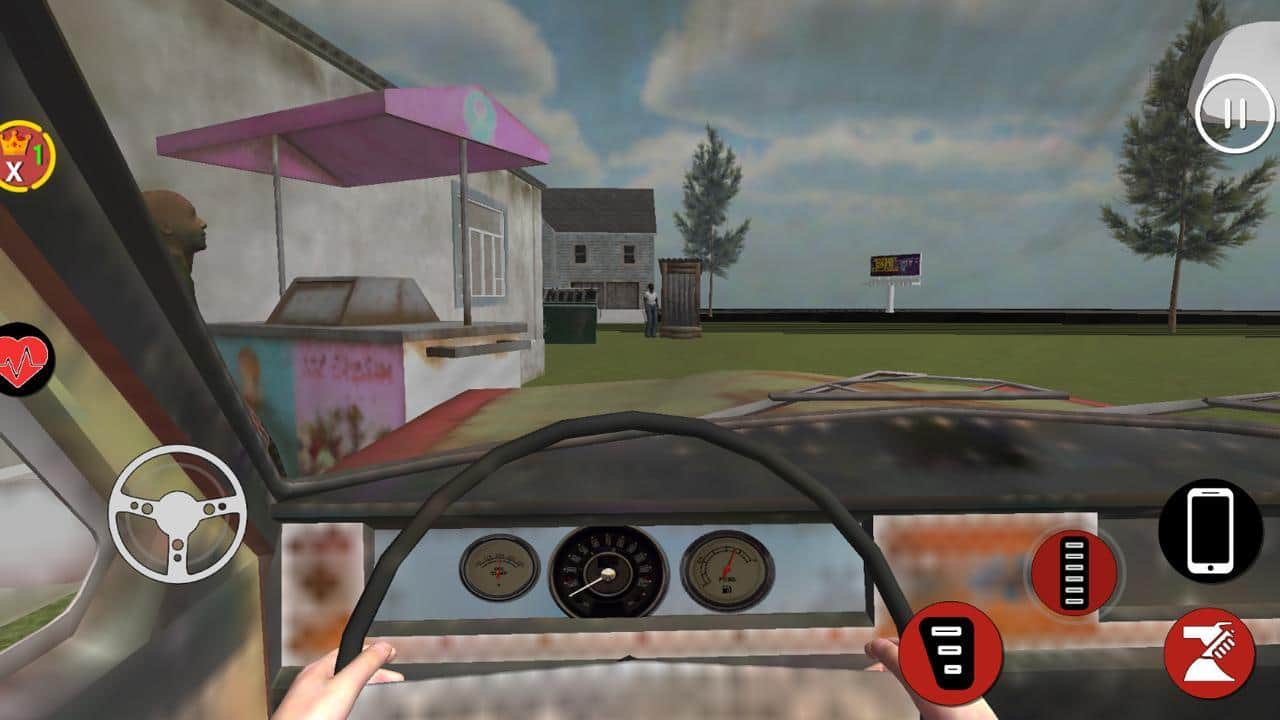Tap the leftmost dashboard gauge

click(x=498, y=570)
